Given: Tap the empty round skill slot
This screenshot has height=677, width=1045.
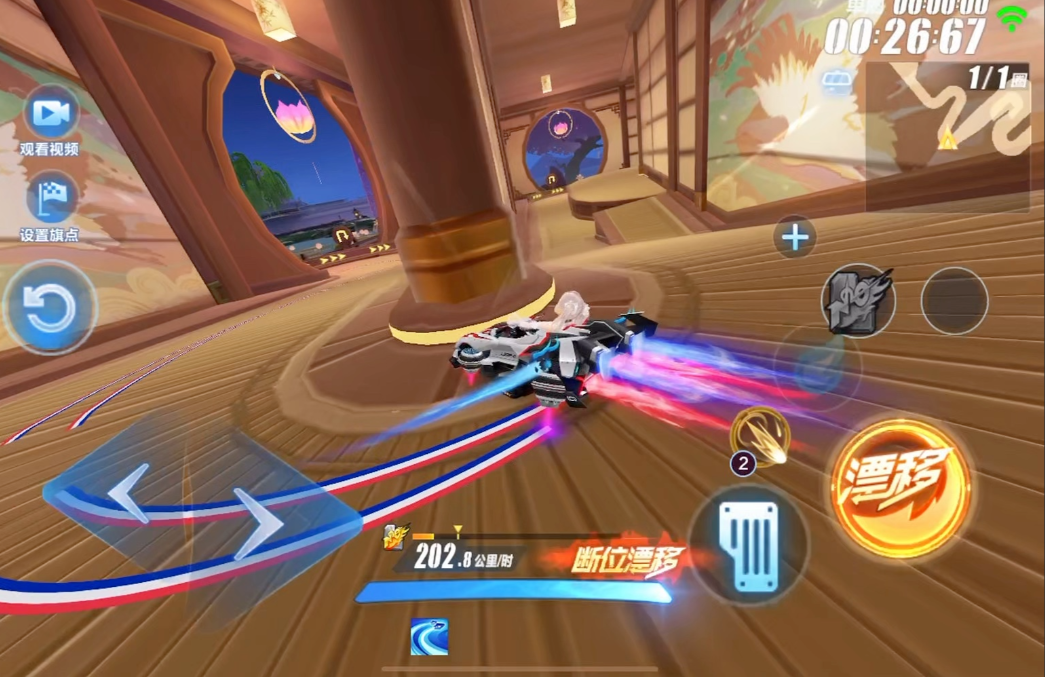Looking at the screenshot, I should click(x=954, y=300).
